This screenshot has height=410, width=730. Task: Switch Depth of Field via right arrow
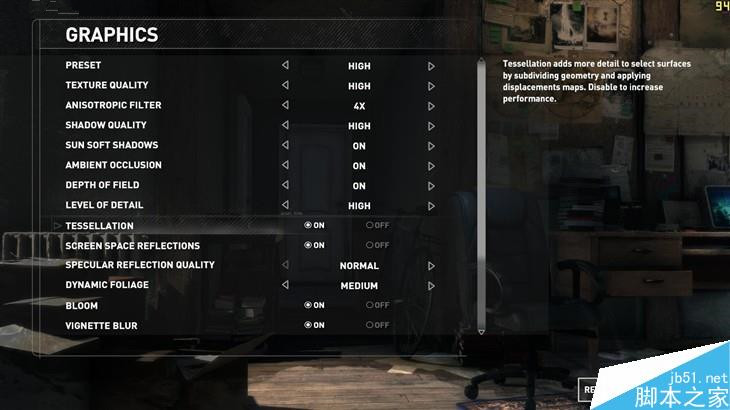click(431, 186)
